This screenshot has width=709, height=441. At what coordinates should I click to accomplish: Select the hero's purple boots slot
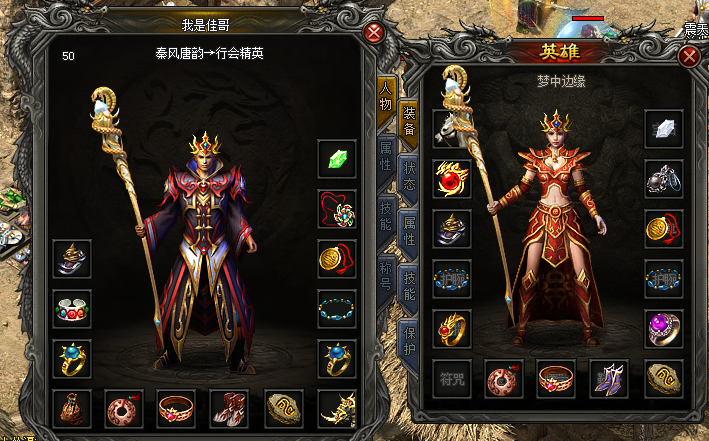click(609, 378)
